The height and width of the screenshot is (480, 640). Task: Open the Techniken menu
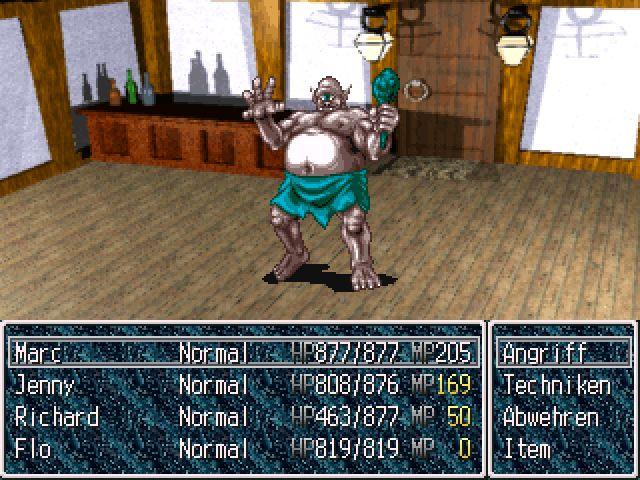click(x=556, y=385)
